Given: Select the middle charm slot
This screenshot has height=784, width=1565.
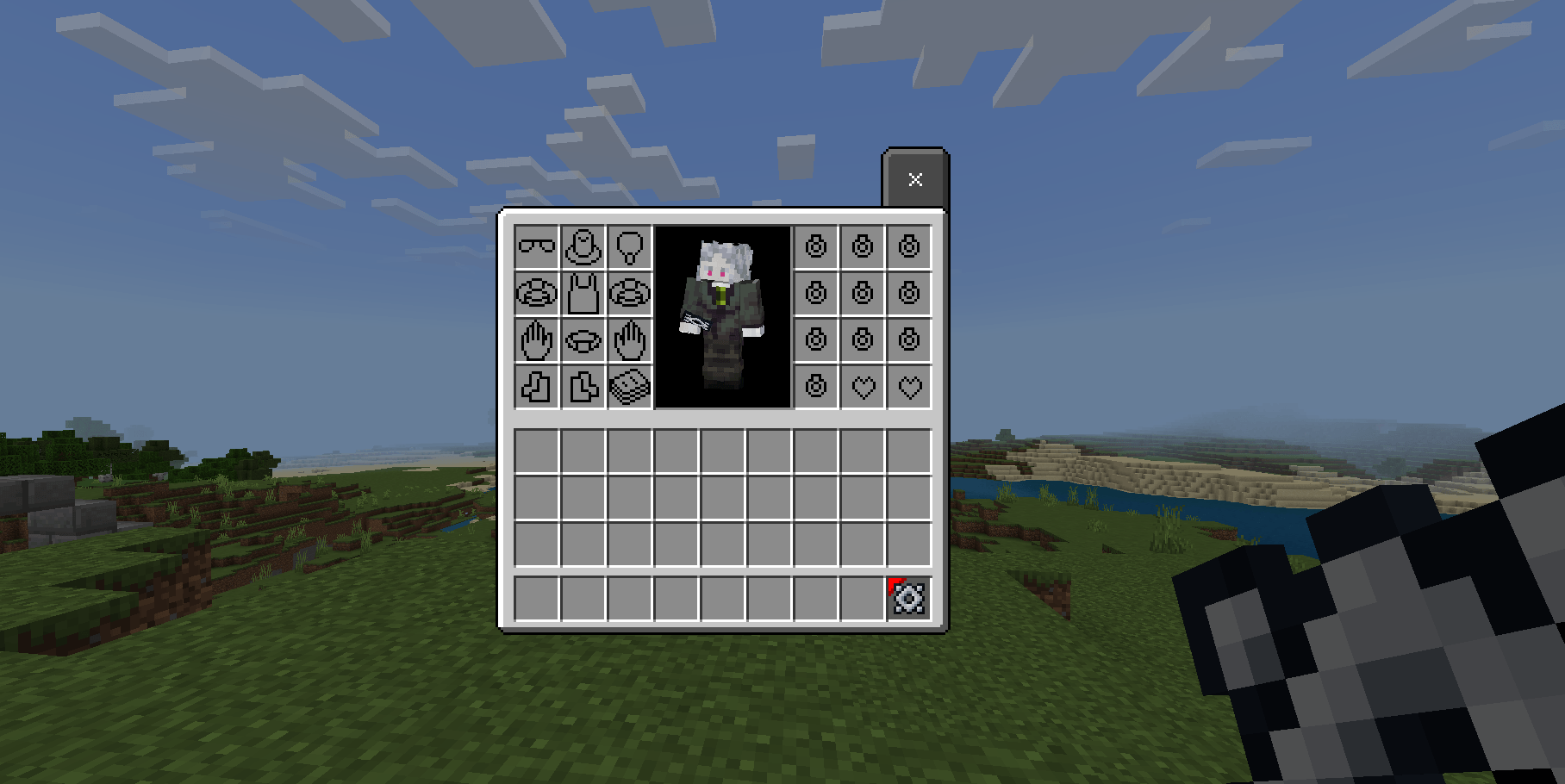Looking at the screenshot, I should tap(864, 292).
